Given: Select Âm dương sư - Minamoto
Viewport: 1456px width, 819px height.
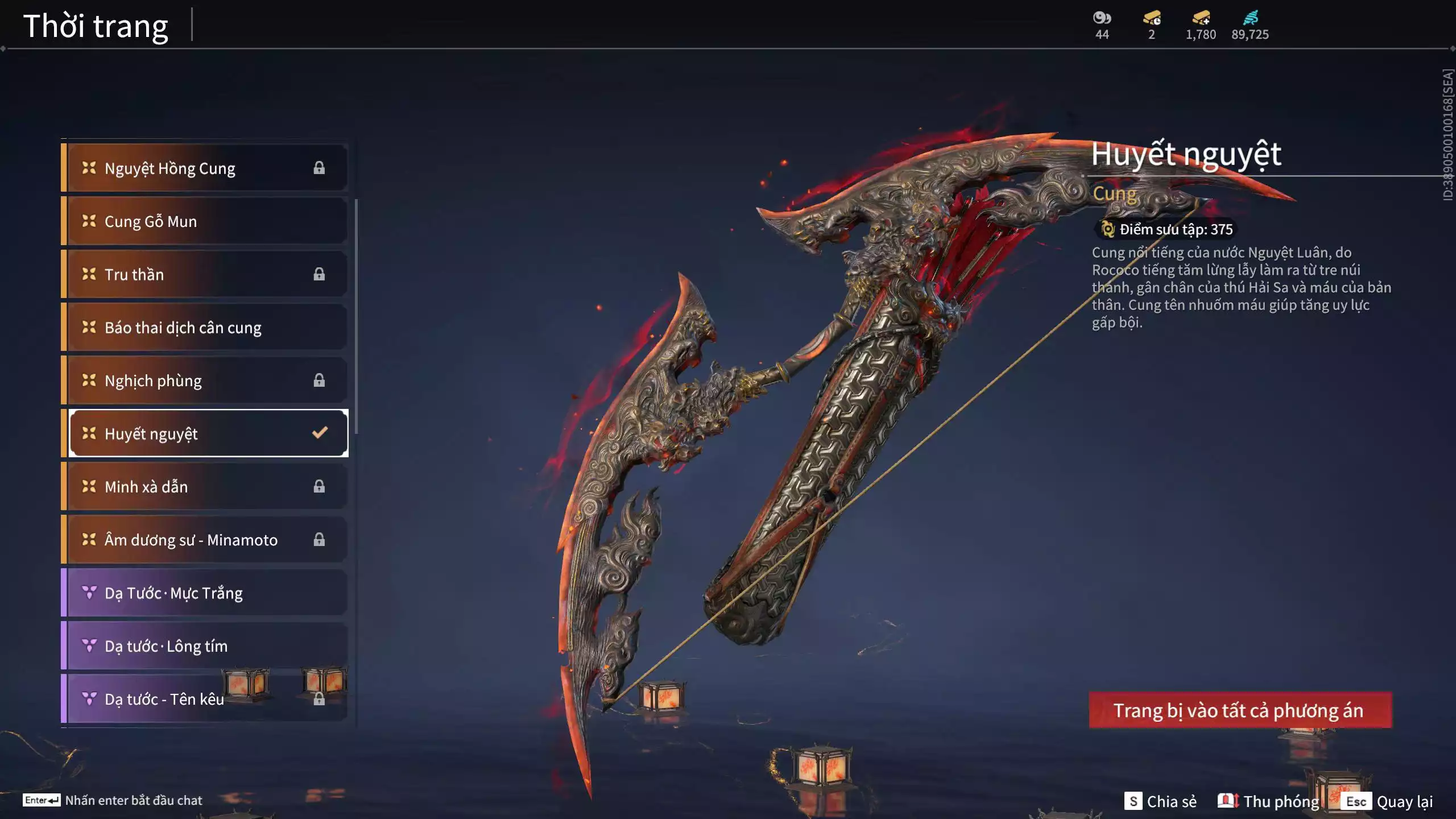Looking at the screenshot, I should click(205, 540).
